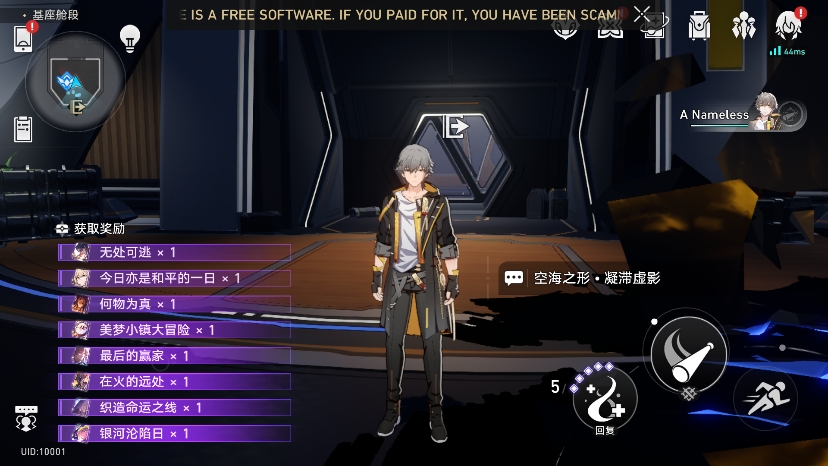The width and height of the screenshot is (828, 466).
Task: Select the 今日亦是和平的一日 reward row
Action: (175, 278)
